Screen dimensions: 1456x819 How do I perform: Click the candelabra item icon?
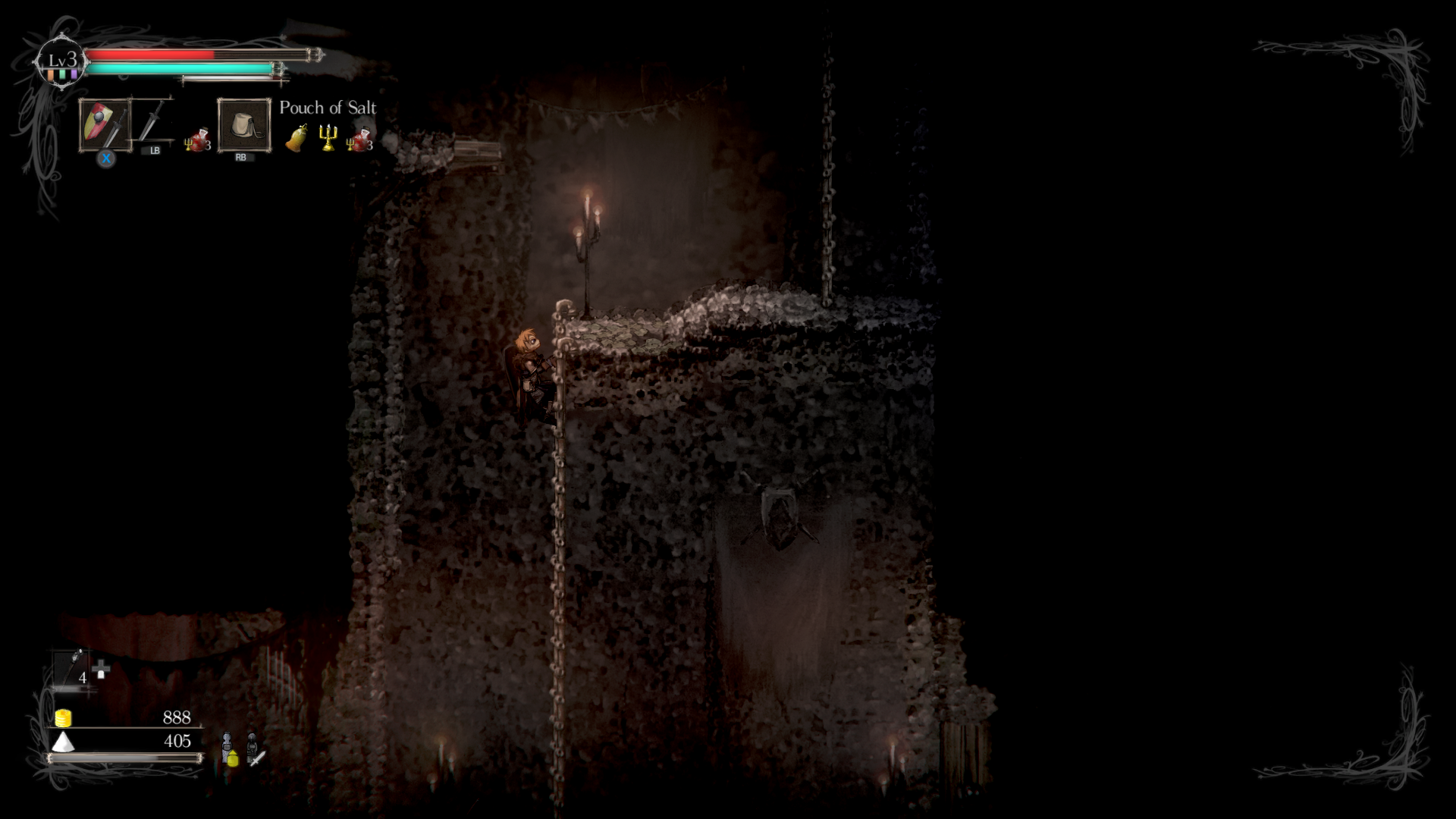click(328, 136)
